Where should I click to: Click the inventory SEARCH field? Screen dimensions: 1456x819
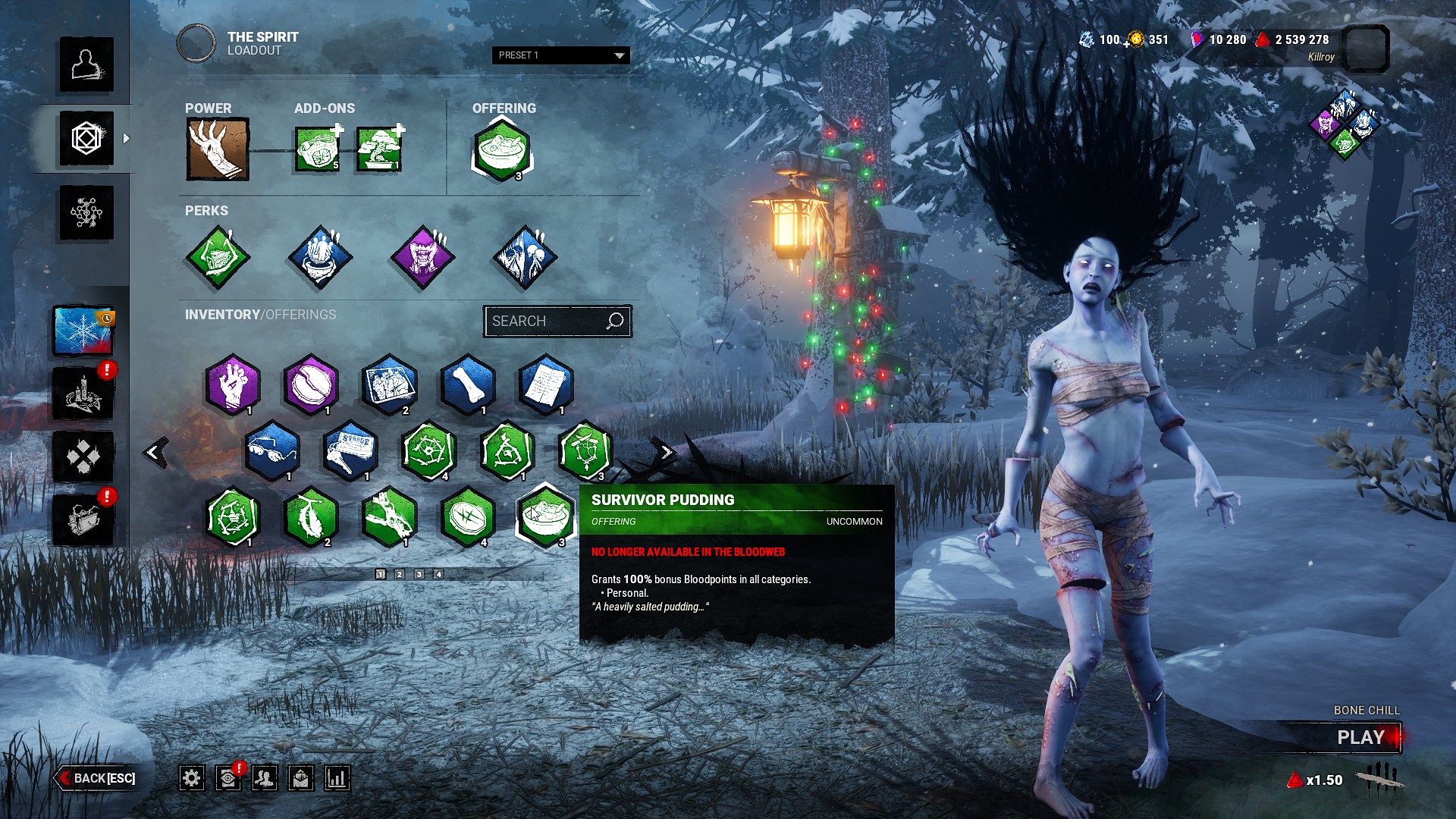(x=548, y=322)
